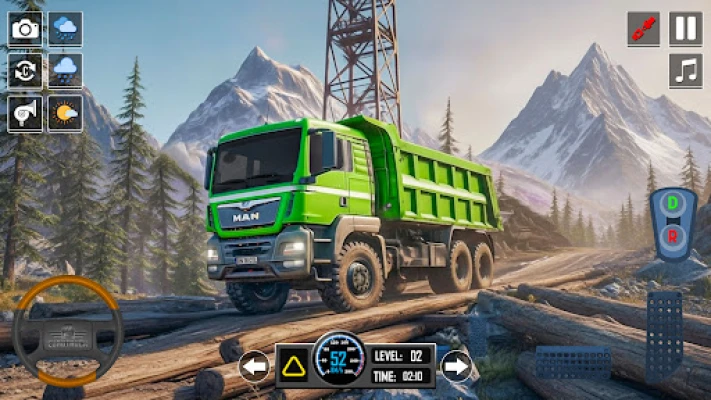Turn on the yellow hazard triangle
The height and width of the screenshot is (400, 711).
294,367
